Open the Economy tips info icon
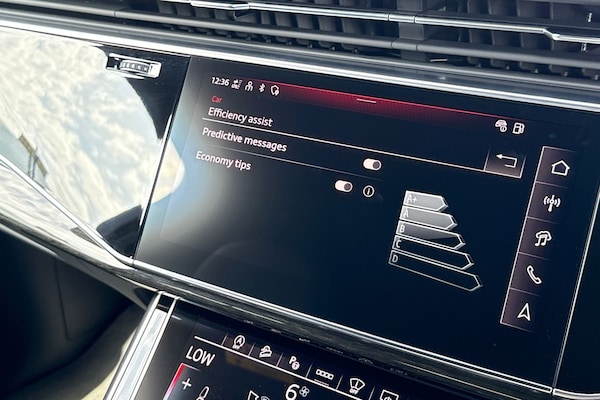Viewport: 600px width, 400px height. point(368,190)
